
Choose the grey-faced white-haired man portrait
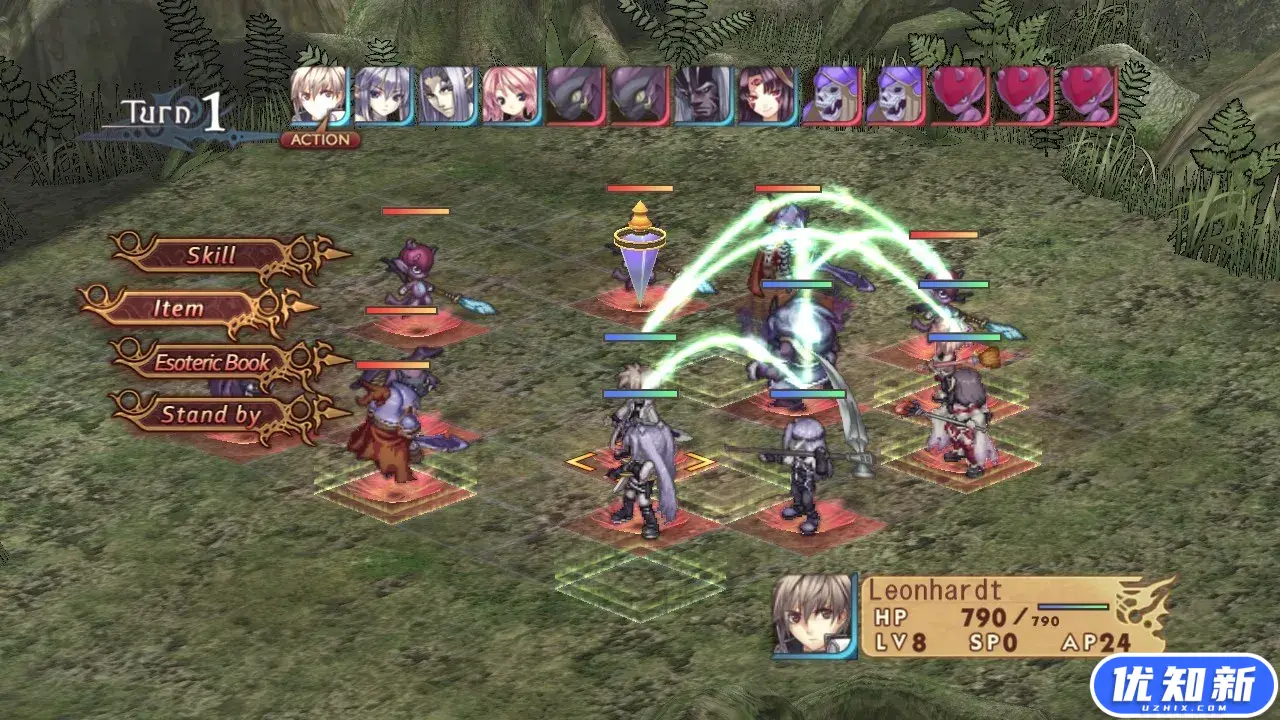(x=702, y=96)
